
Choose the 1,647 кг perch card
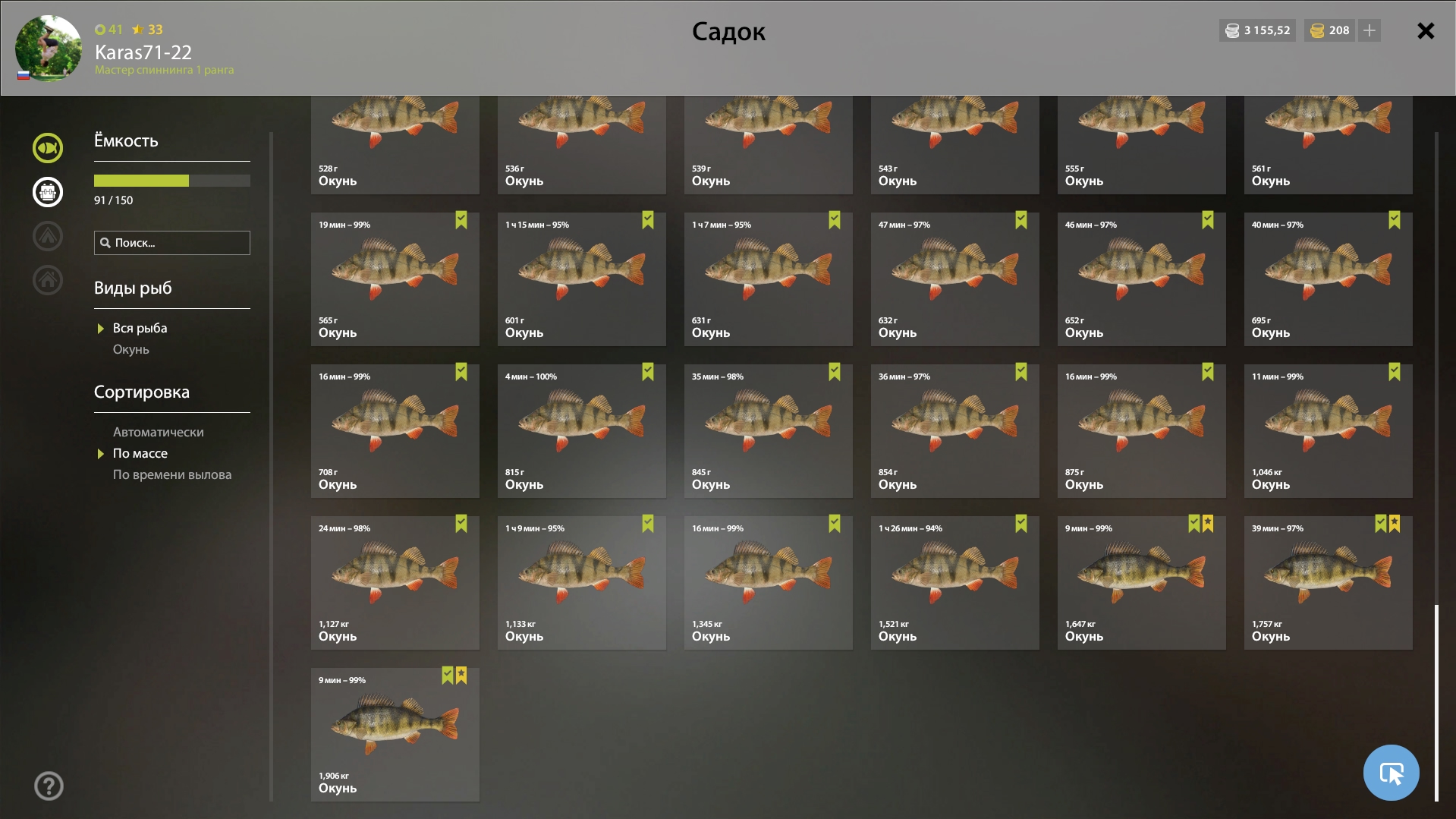point(1141,582)
